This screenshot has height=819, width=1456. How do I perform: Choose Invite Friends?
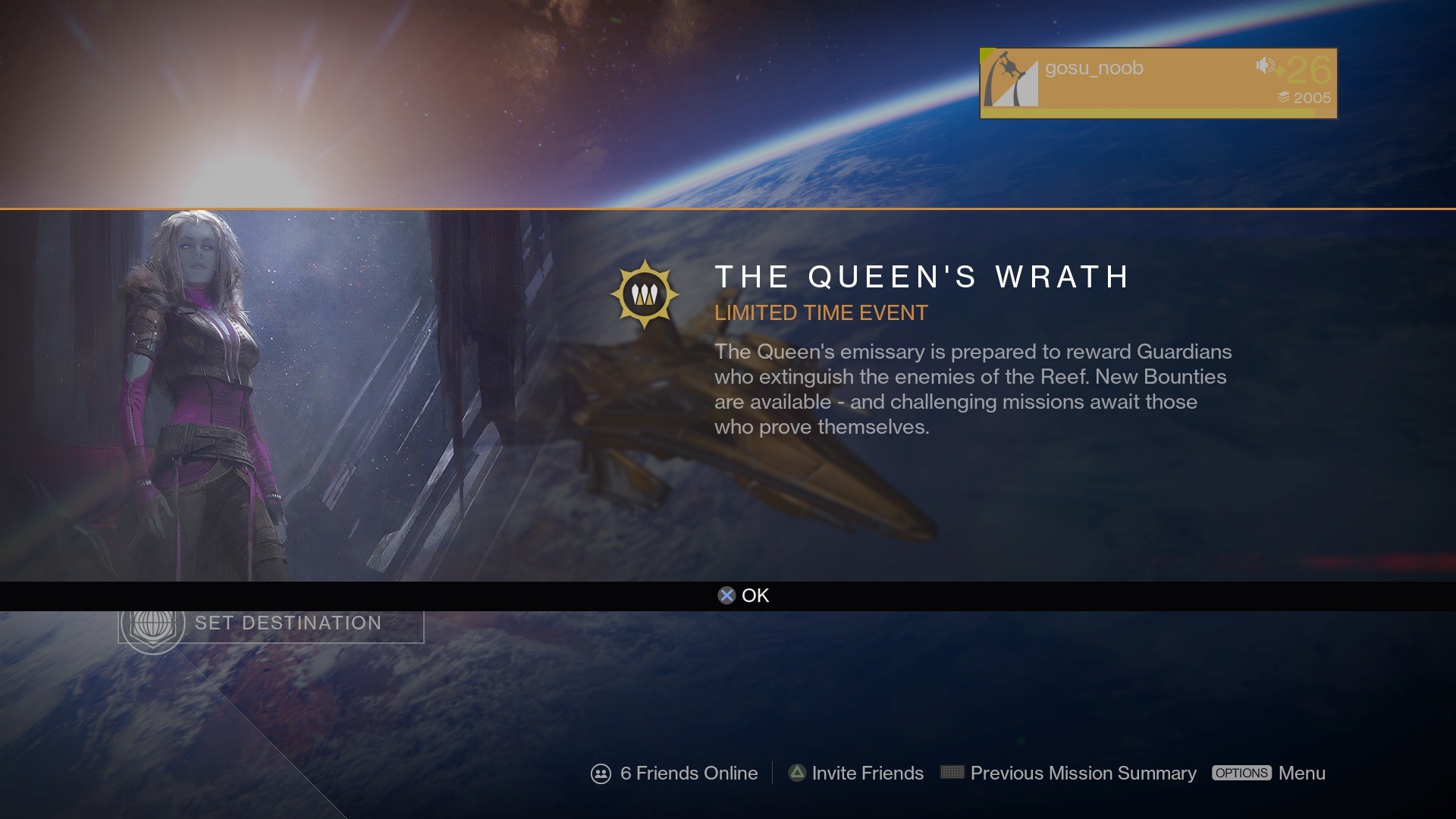pyautogui.click(x=856, y=773)
